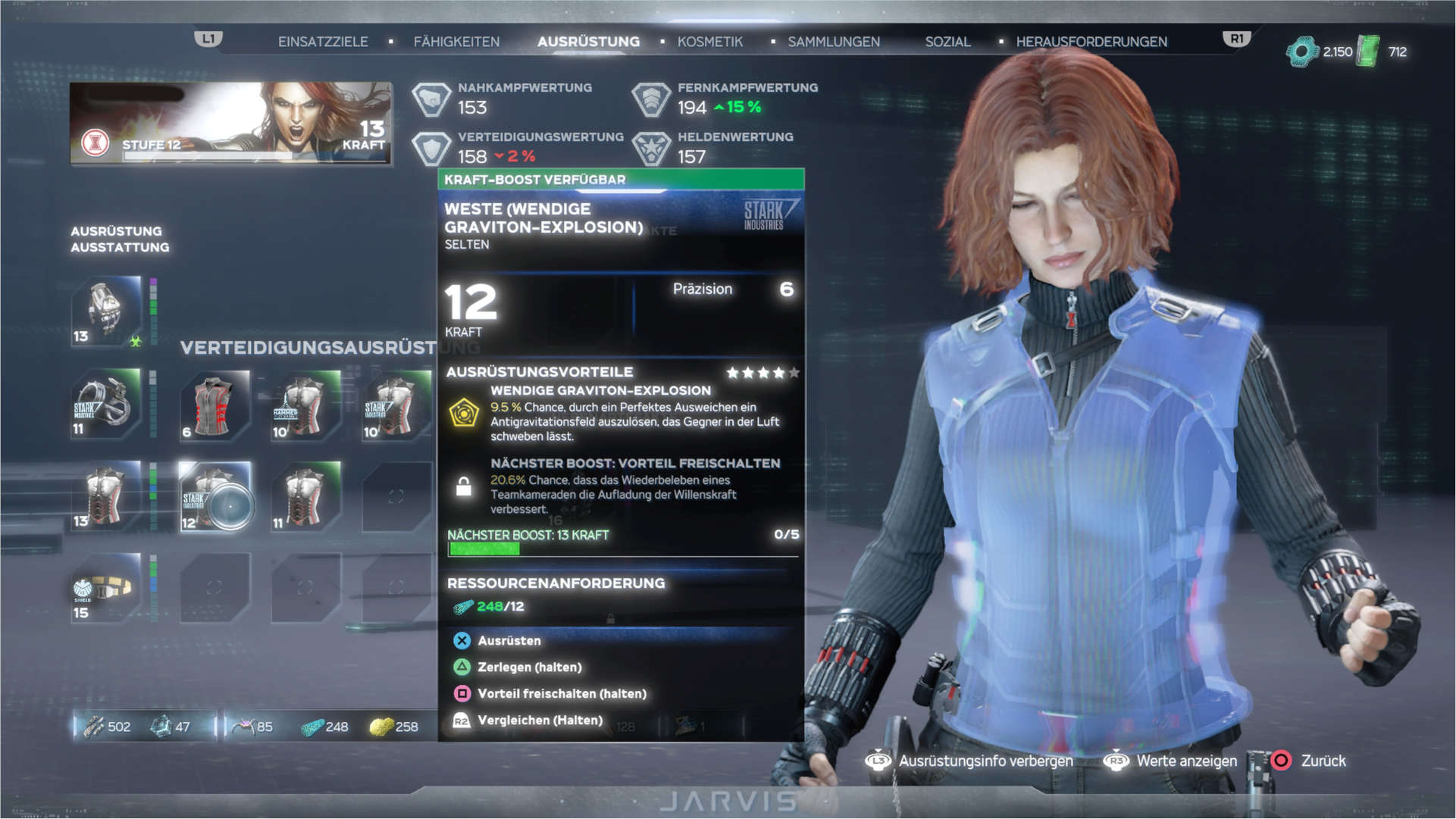This screenshot has width=1456, height=819.
Task: Switch to the Herausforderungen tab
Action: coord(1091,42)
